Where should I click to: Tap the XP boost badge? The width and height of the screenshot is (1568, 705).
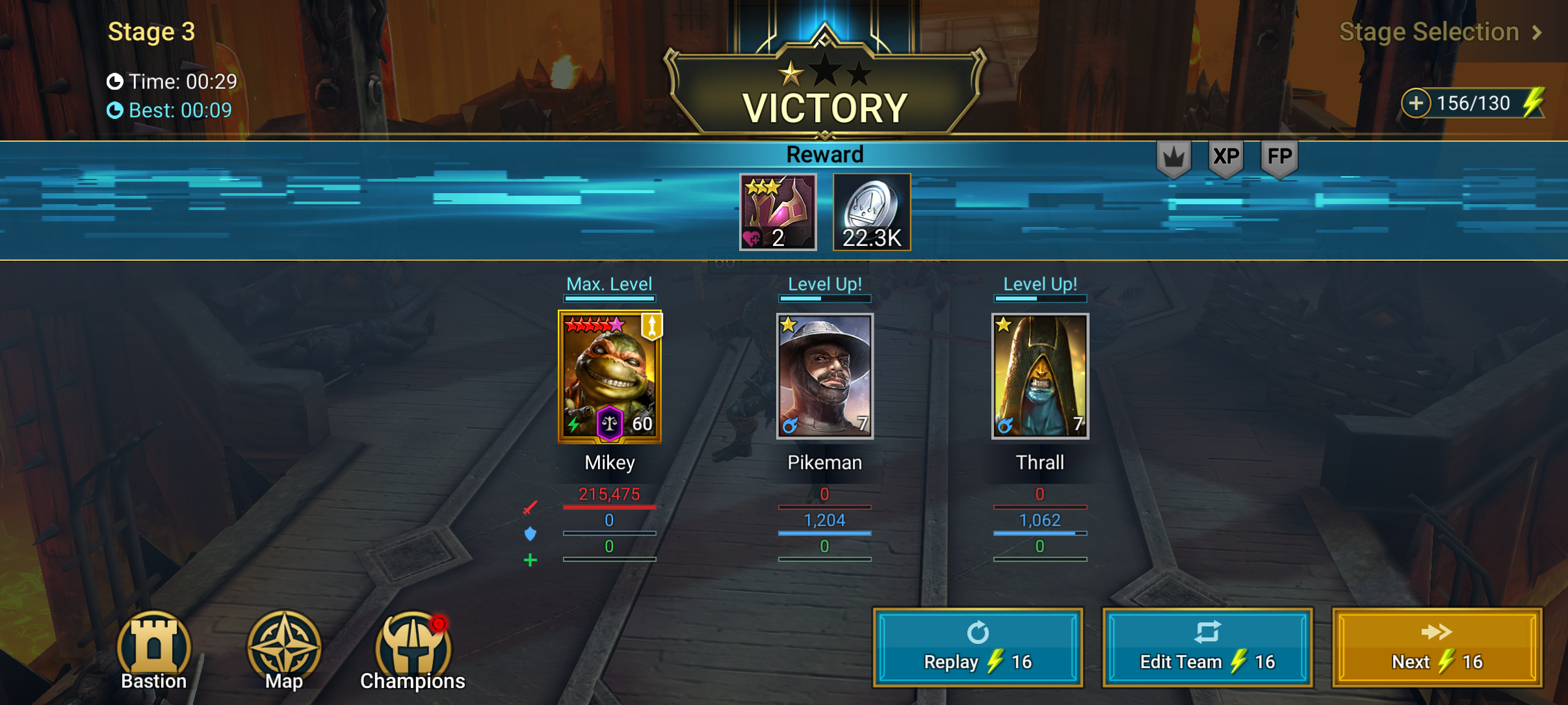tap(1226, 157)
